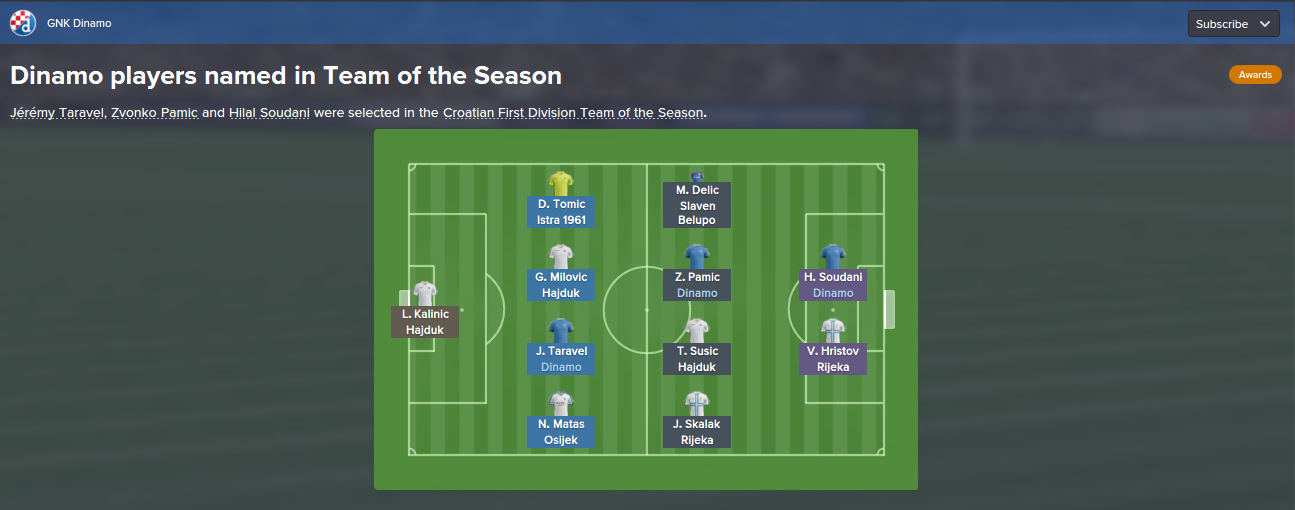Pick J. Skalak of Rijeka
1295x510 pixels.
pos(697,431)
